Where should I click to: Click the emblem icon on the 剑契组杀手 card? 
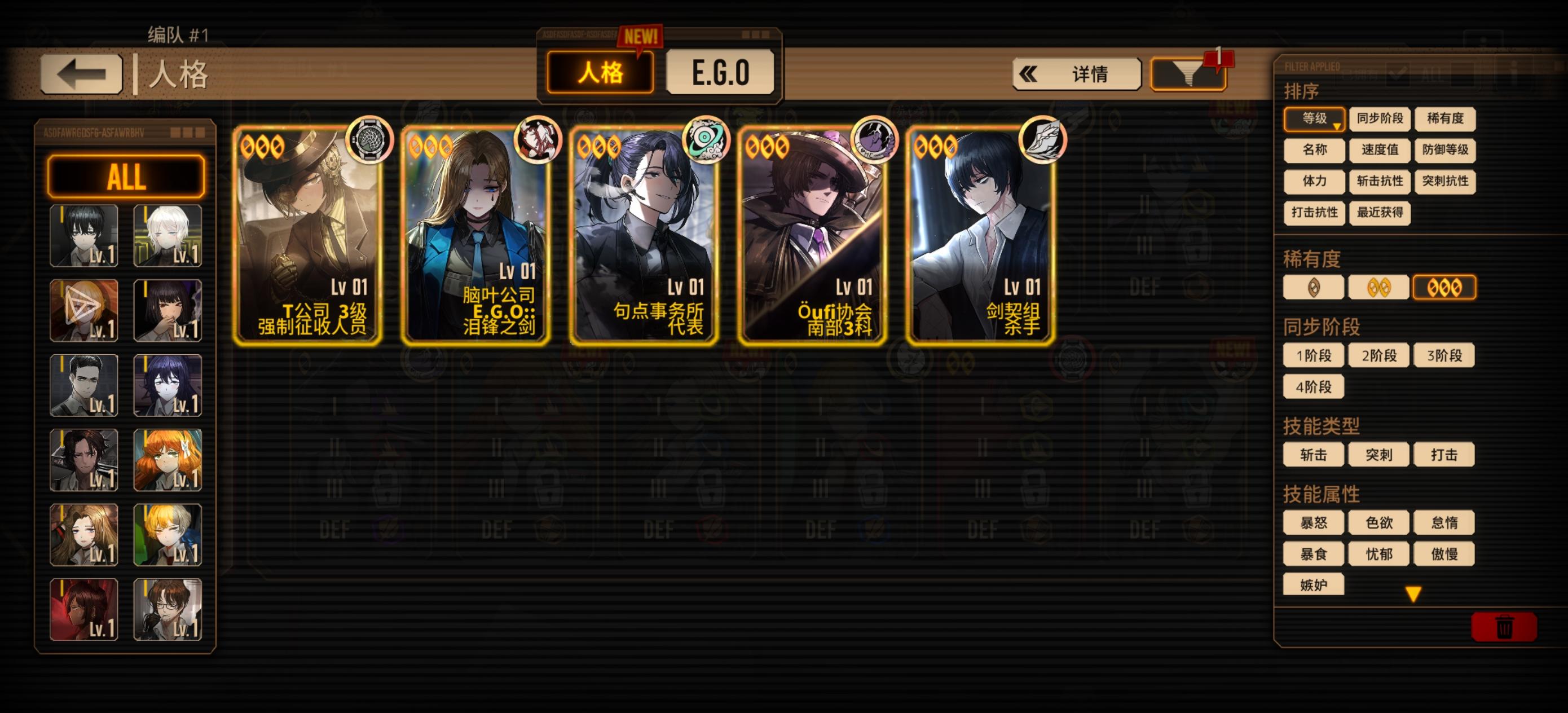tap(1042, 140)
